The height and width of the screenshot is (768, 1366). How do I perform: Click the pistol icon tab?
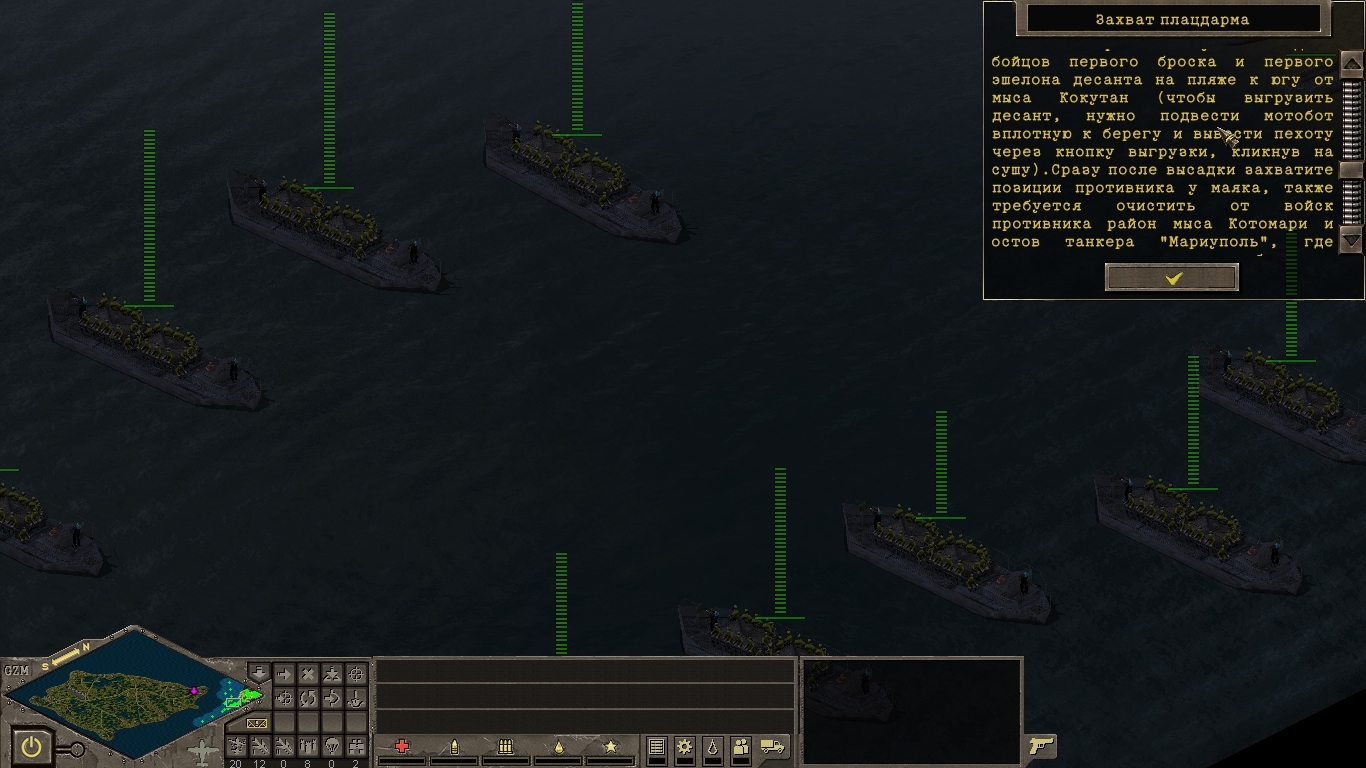point(1041,745)
